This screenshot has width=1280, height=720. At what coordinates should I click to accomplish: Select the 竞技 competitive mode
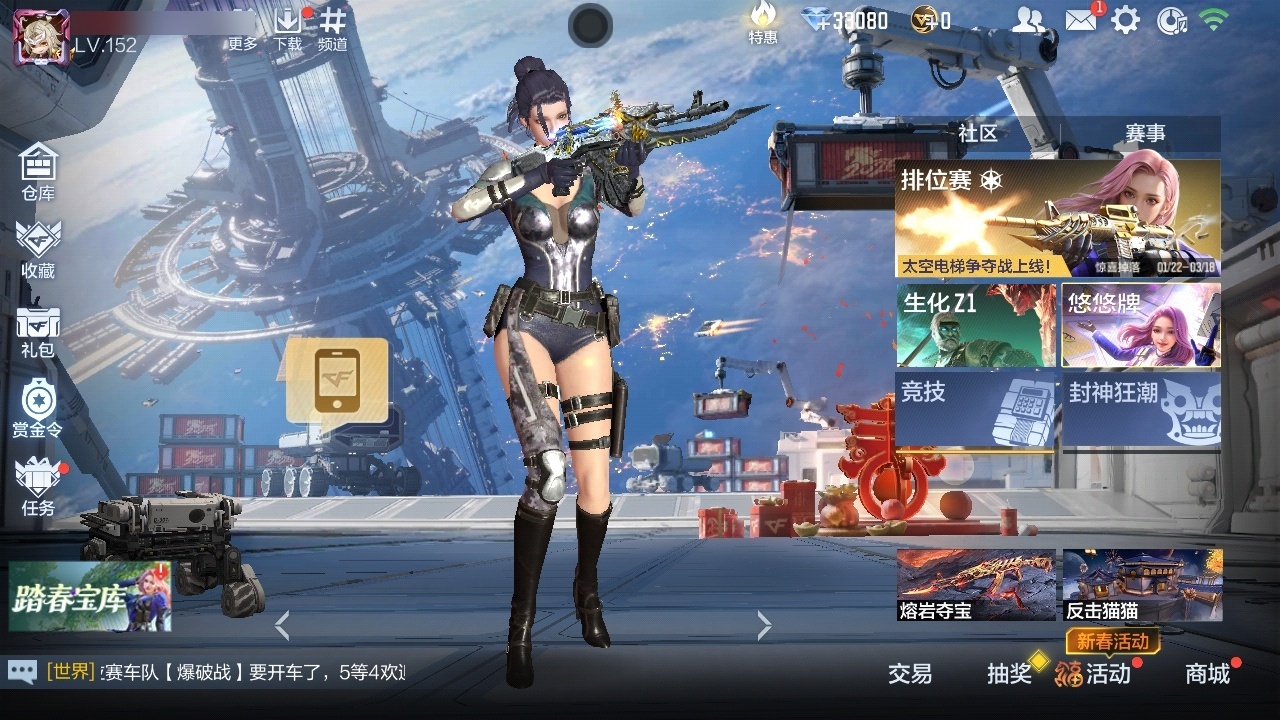975,408
